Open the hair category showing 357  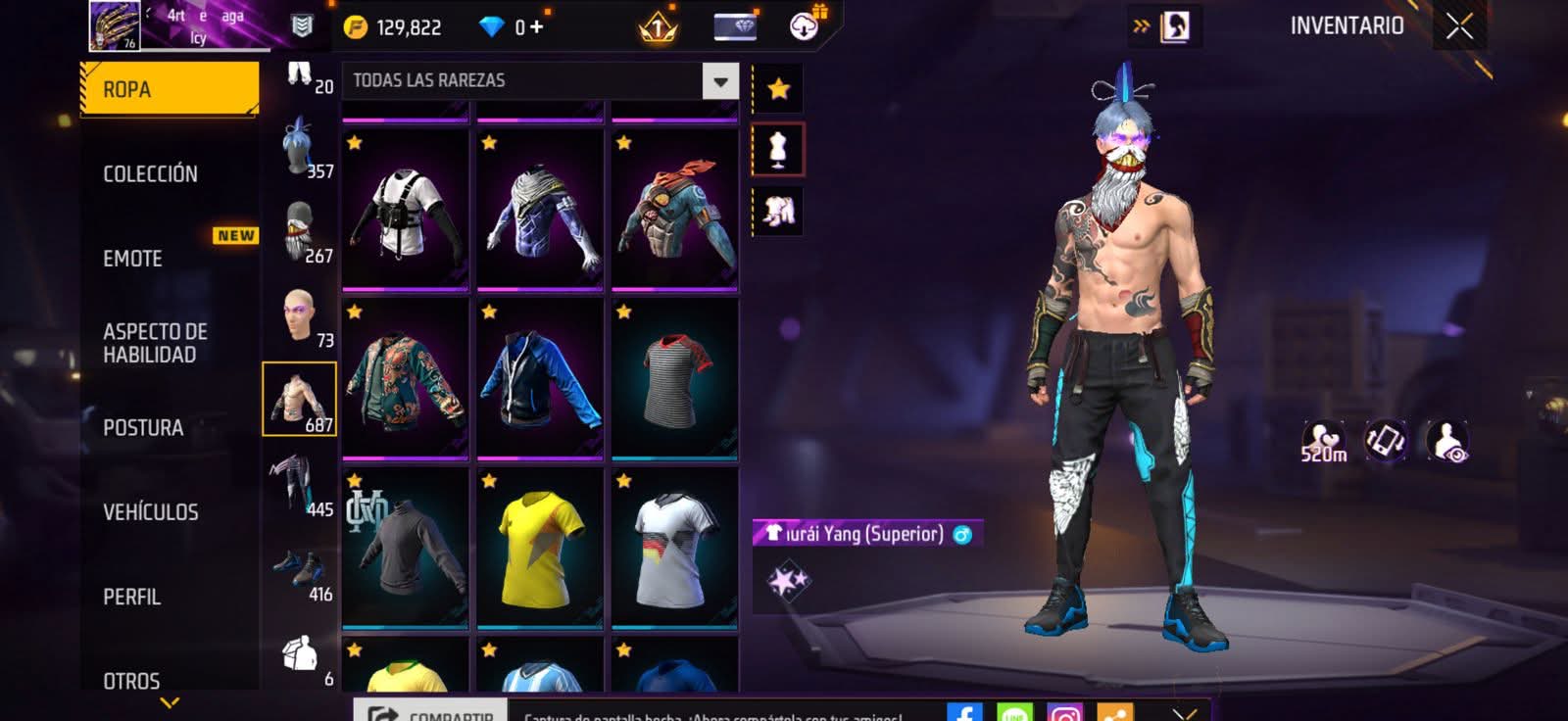click(299, 148)
